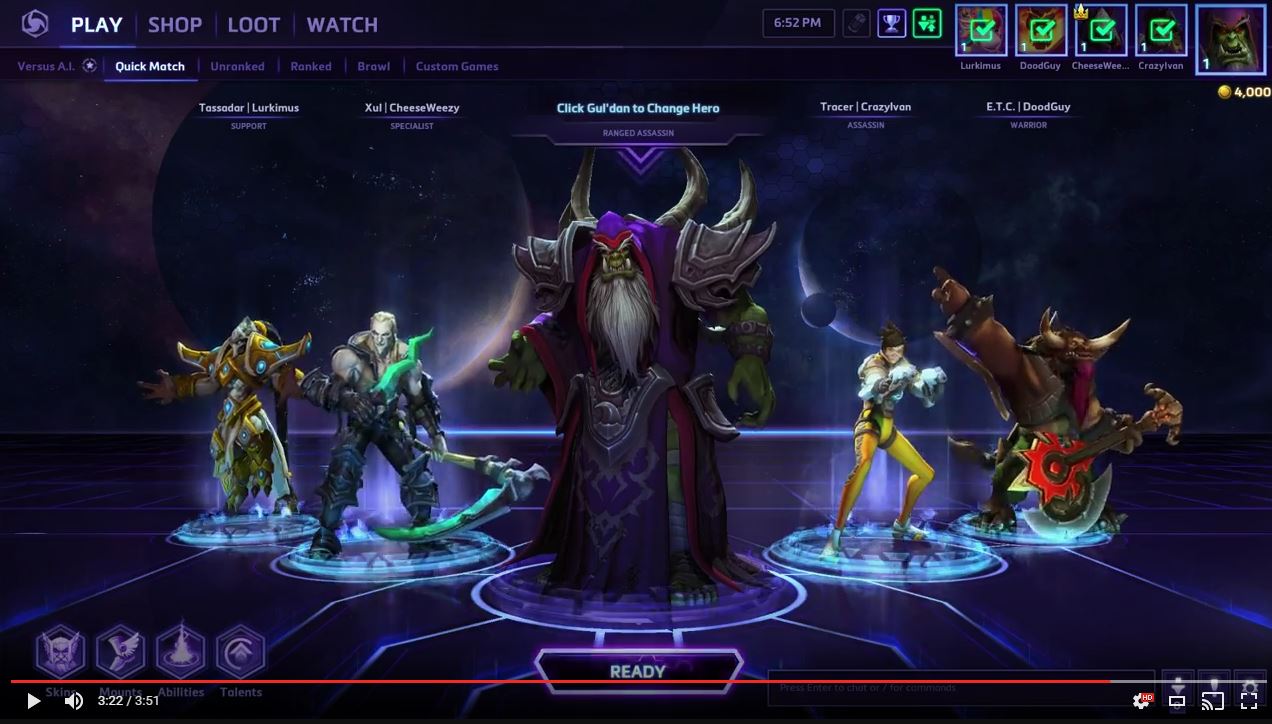Open the Talents icon

(x=240, y=652)
